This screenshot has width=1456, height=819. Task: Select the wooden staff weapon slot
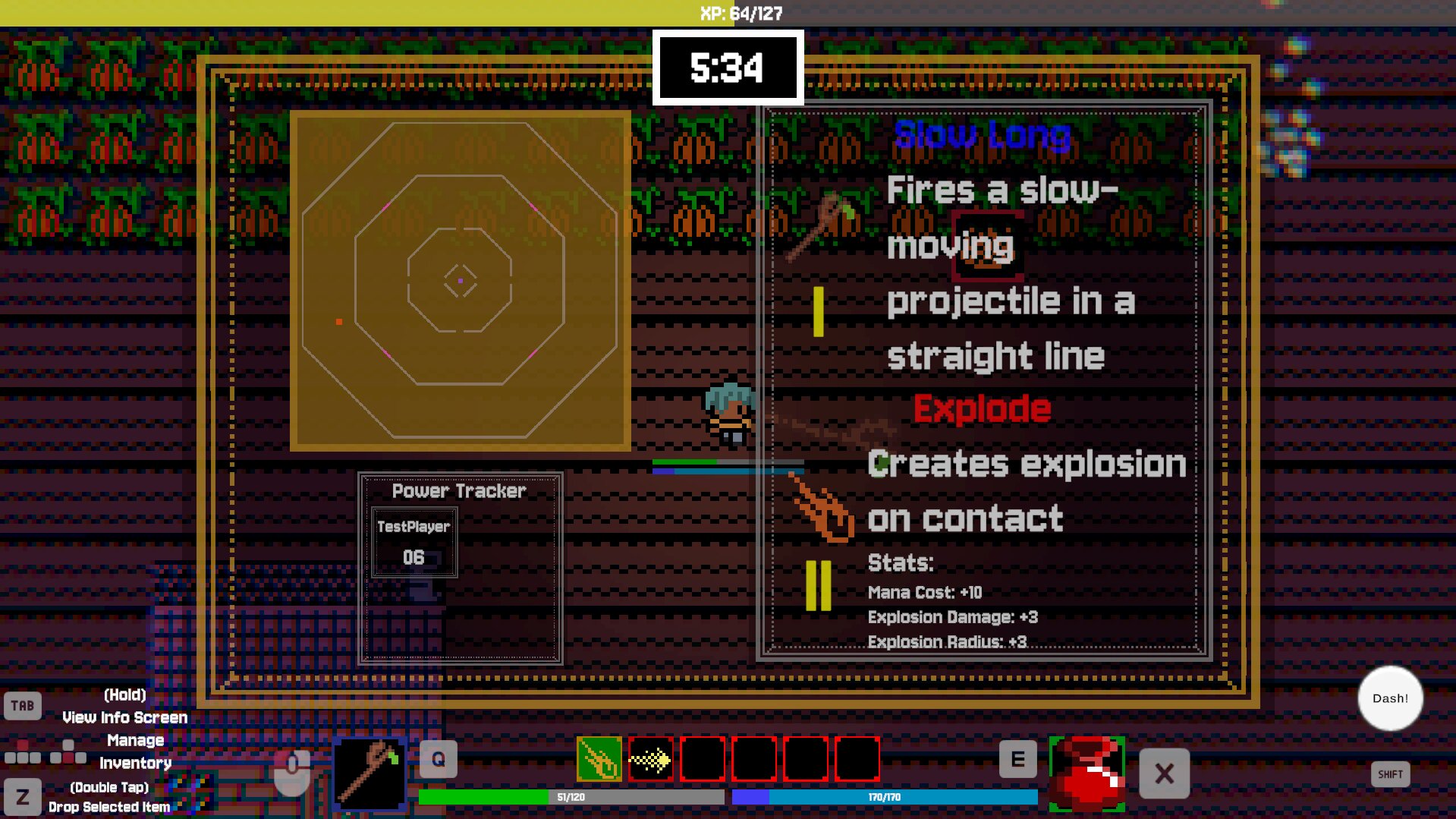click(x=370, y=773)
